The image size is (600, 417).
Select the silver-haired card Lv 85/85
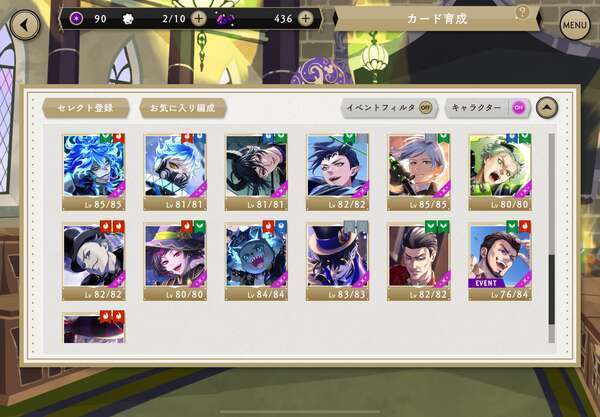pyautogui.click(x=418, y=171)
